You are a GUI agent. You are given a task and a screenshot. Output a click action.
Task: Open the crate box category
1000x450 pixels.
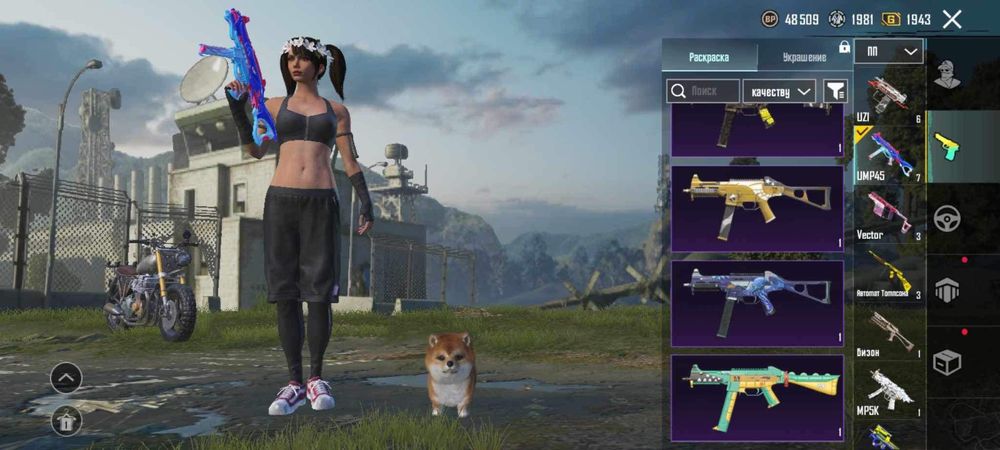947,362
